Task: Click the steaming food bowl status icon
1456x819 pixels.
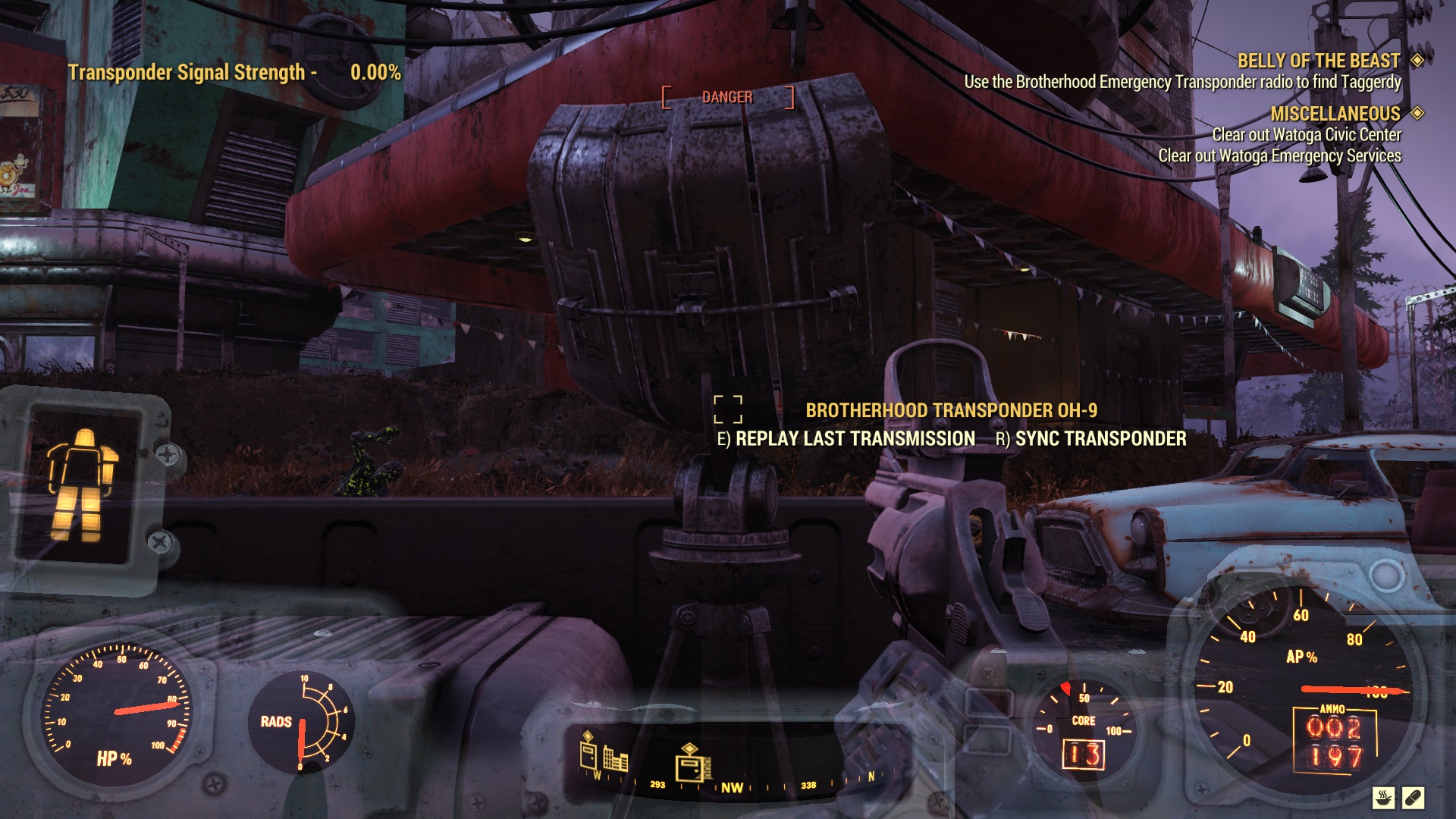Action: 1384,798
